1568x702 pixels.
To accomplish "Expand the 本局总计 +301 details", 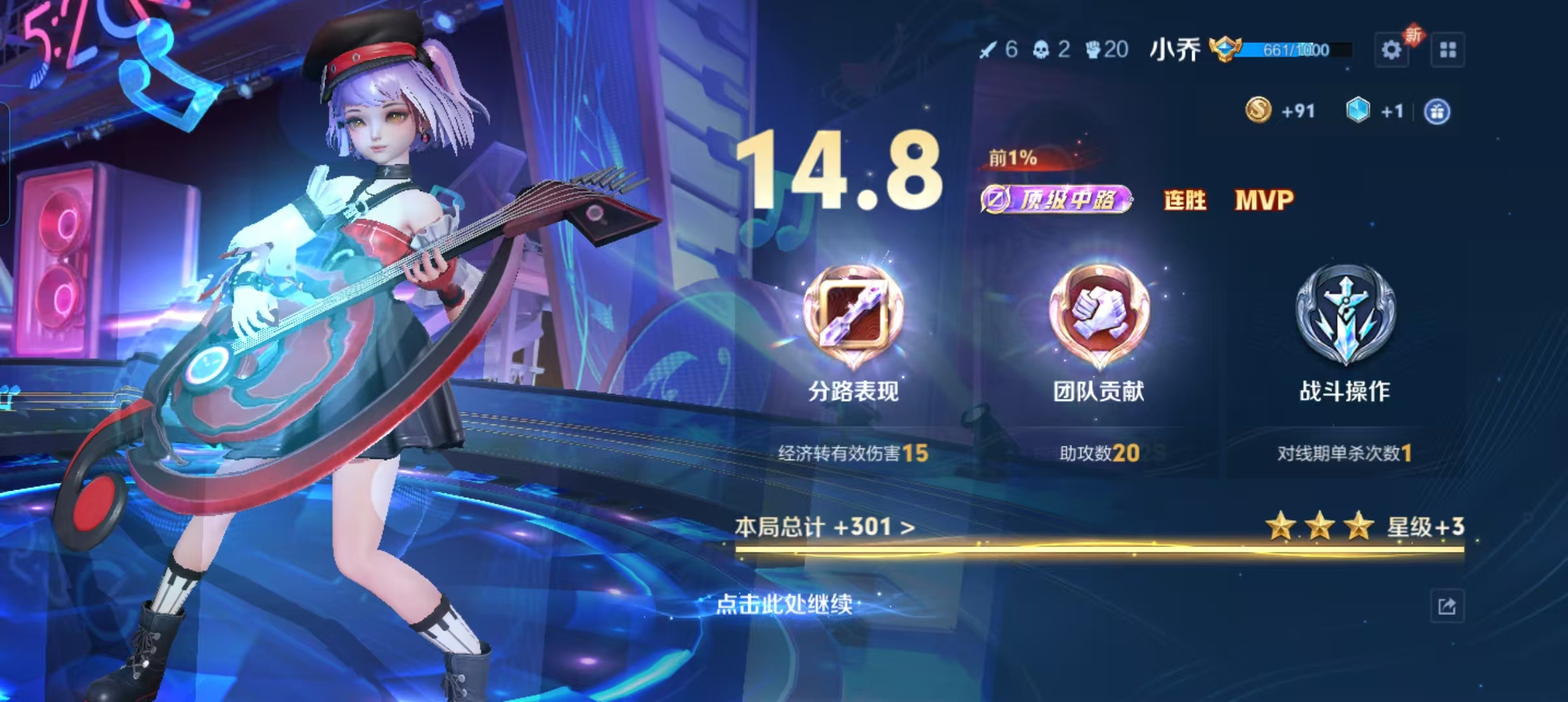I will coord(825,526).
